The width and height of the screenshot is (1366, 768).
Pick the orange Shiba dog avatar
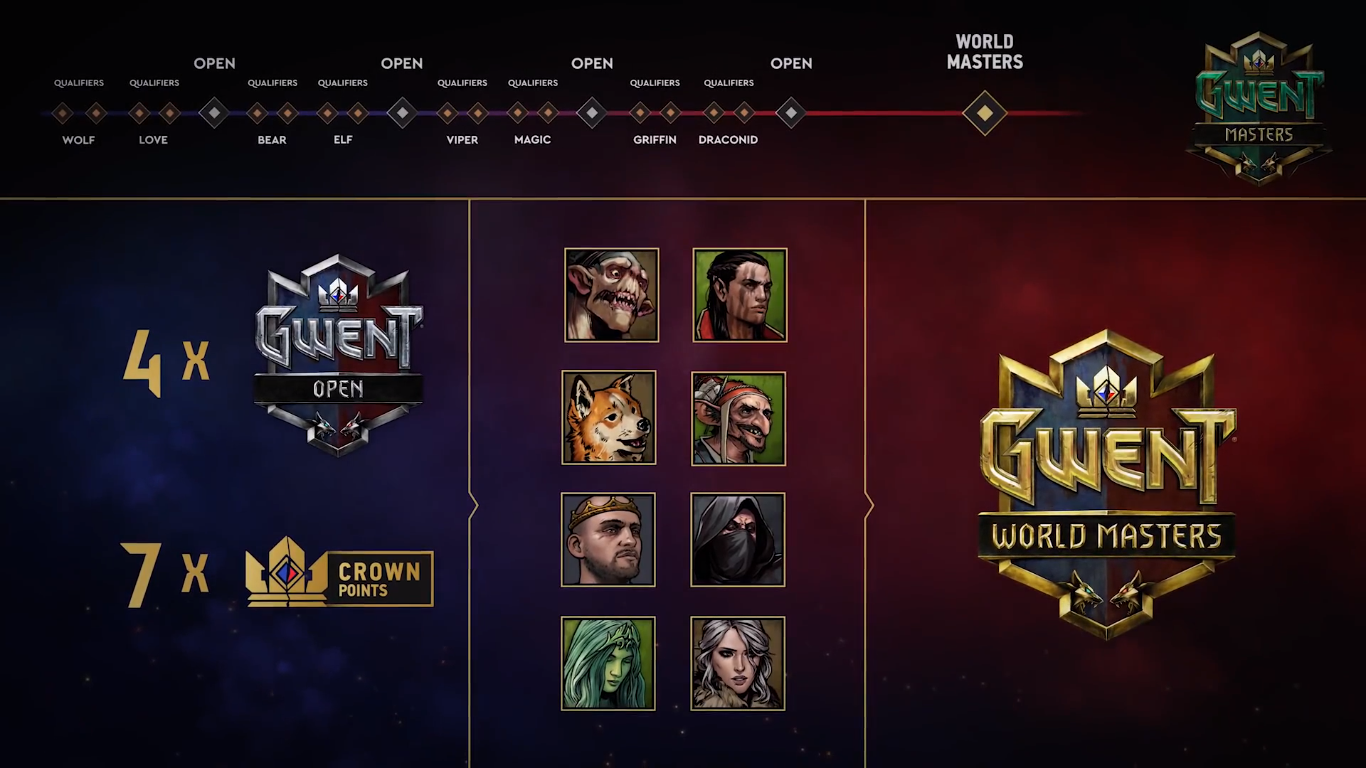tap(609, 418)
